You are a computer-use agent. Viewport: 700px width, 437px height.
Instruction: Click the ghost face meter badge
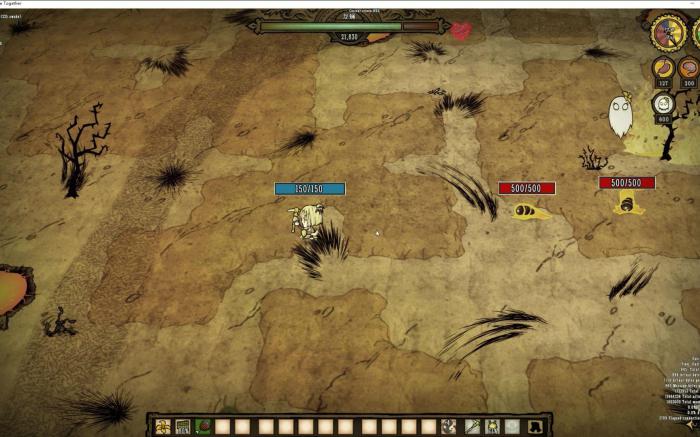coord(663,102)
